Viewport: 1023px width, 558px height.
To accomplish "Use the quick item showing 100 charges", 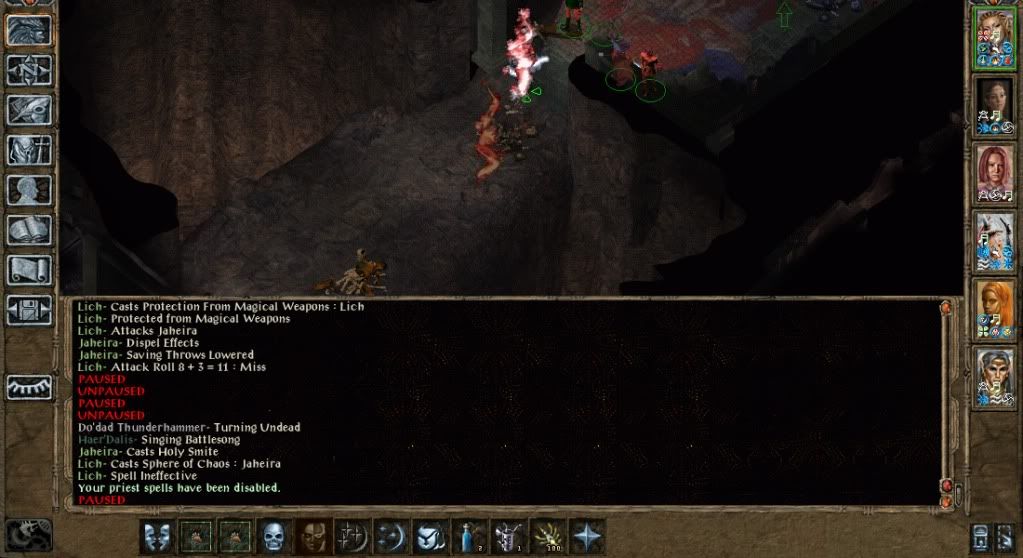I will 548,536.
